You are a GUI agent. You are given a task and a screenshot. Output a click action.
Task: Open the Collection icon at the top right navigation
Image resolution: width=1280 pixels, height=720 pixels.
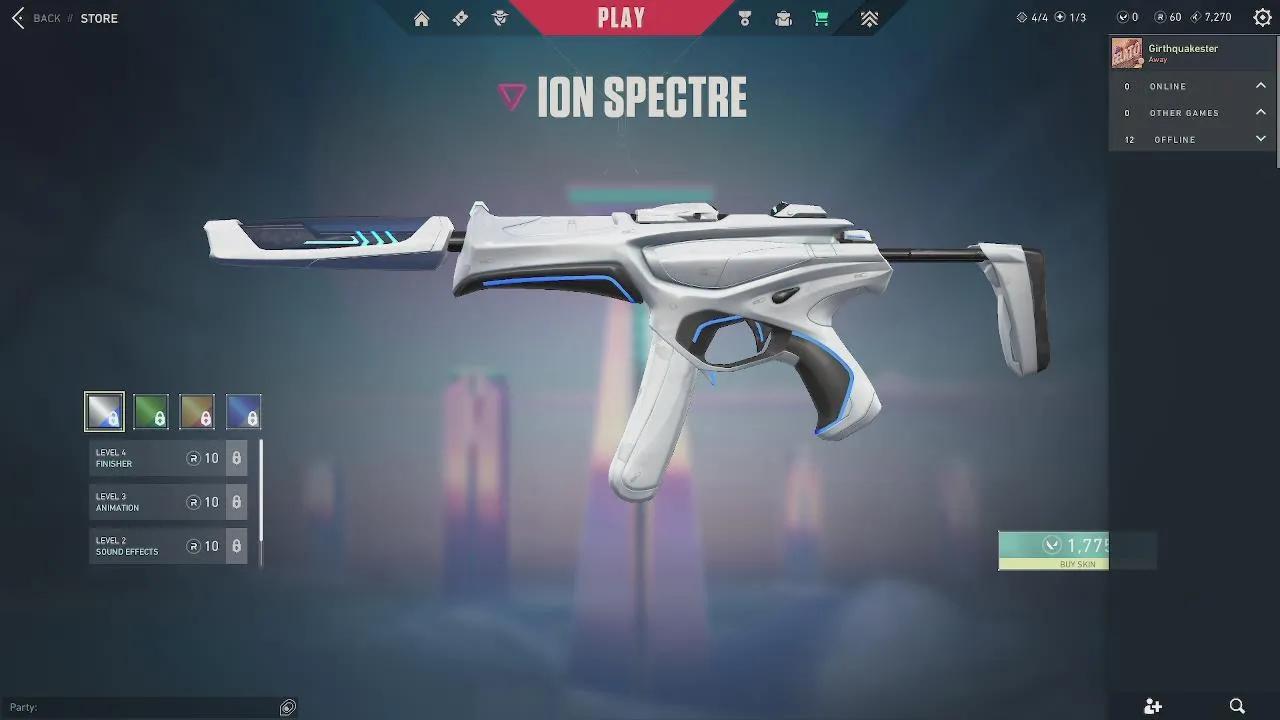[x=869, y=17]
